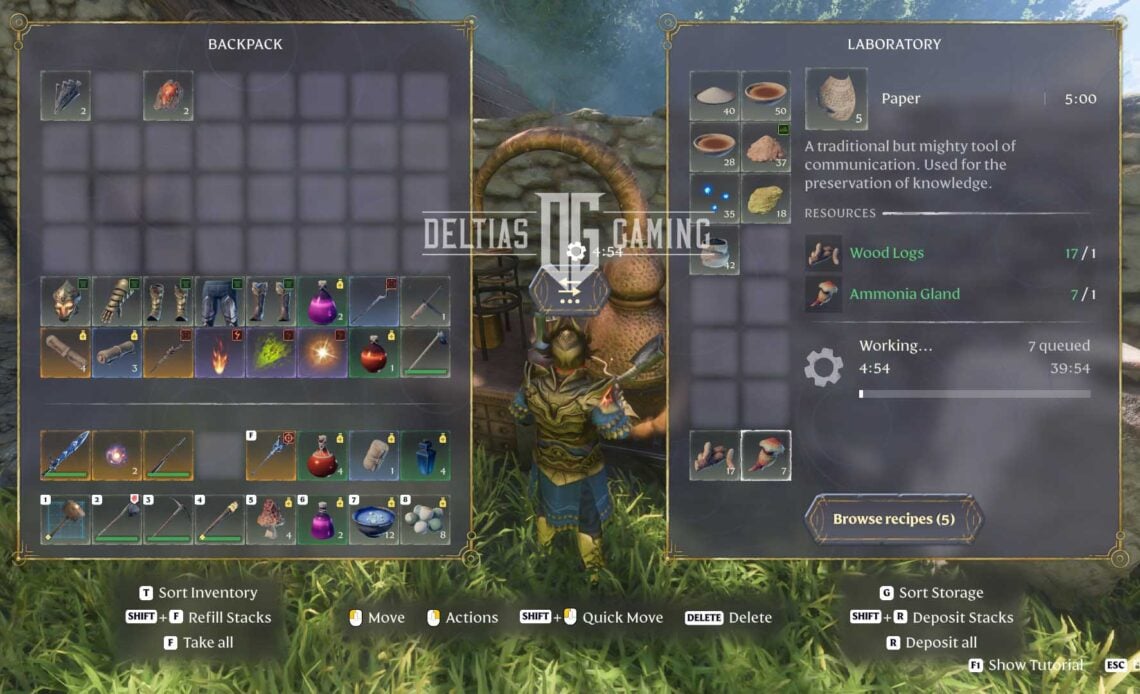Take the yellow sulfur stack of 18

(x=766, y=198)
